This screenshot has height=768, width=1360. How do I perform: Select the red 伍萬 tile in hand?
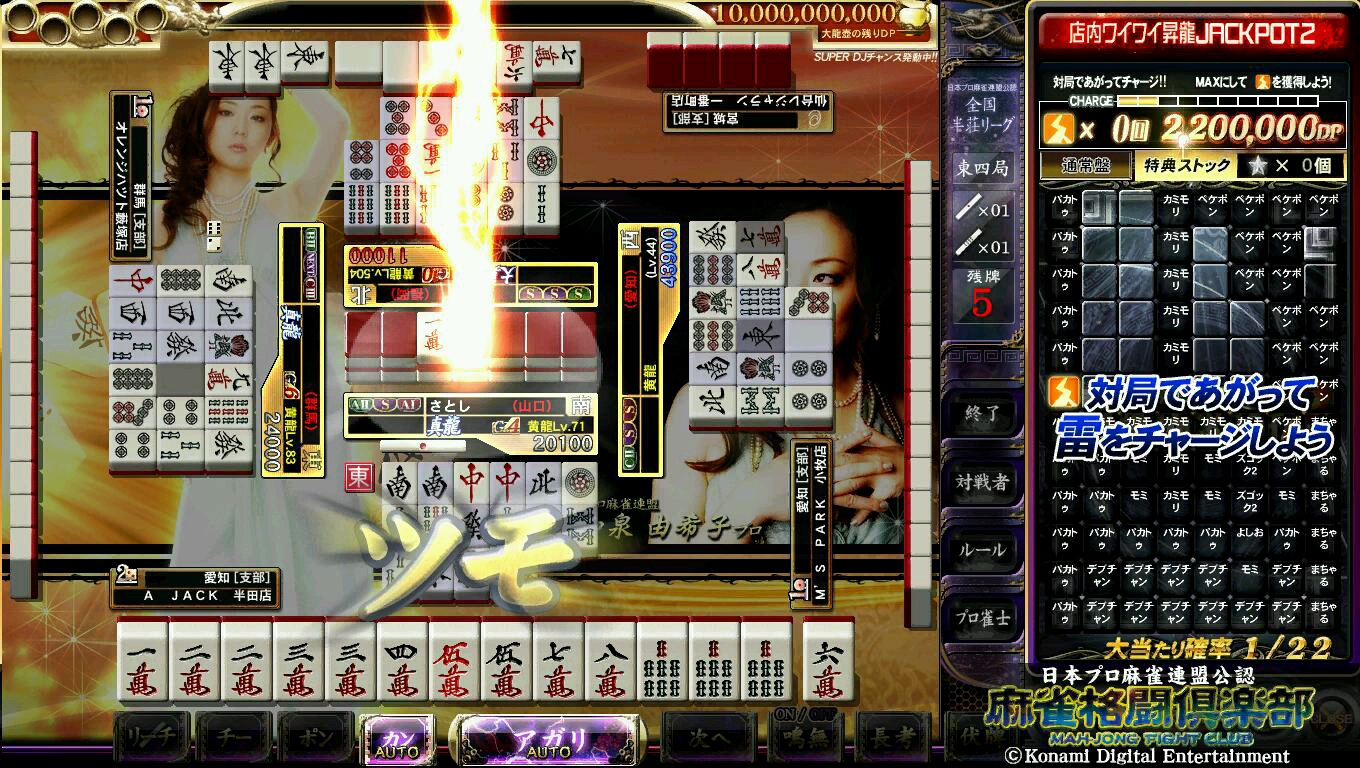click(455, 662)
